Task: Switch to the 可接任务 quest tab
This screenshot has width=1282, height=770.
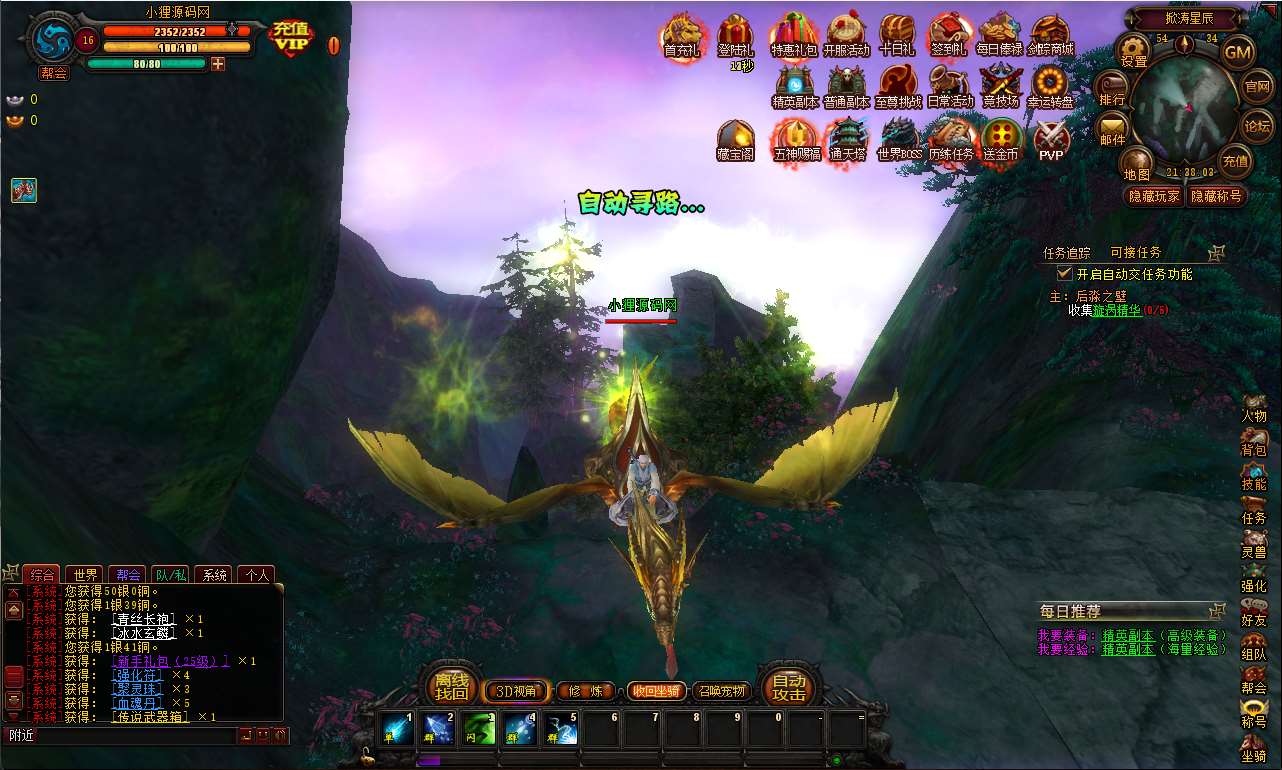Action: 1135,253
